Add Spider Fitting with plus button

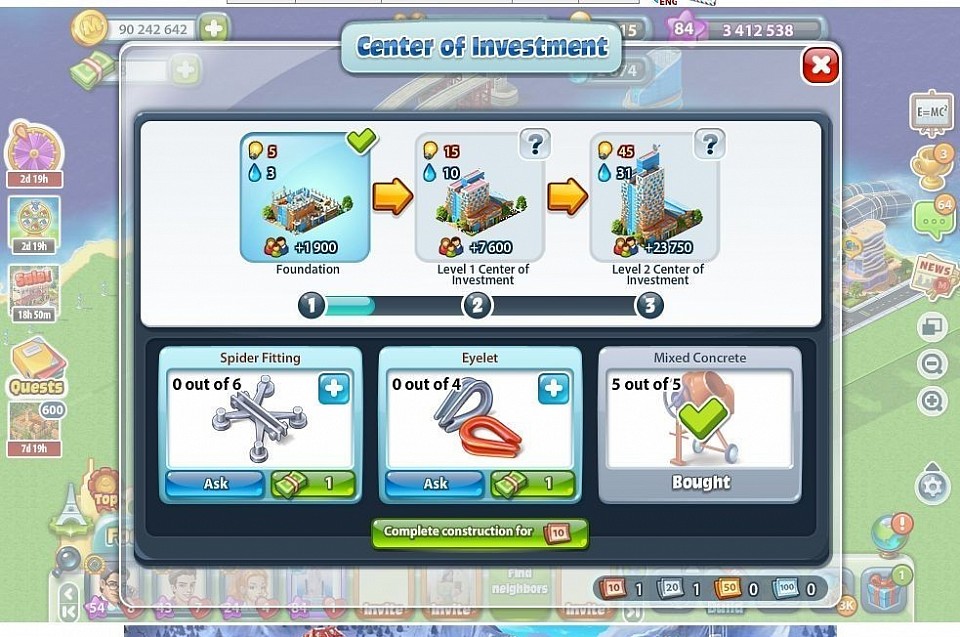coord(334,389)
